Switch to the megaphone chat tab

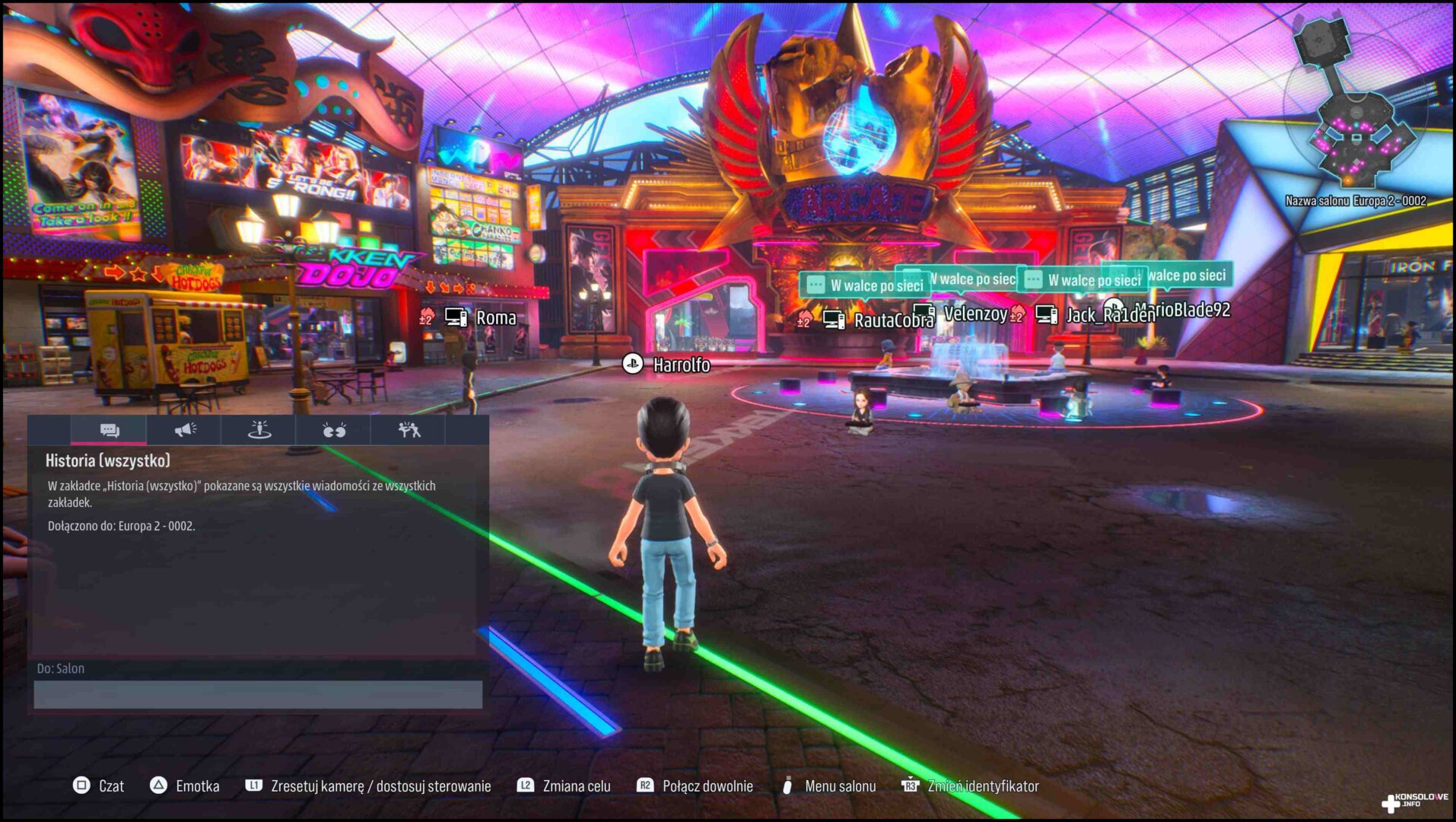(184, 431)
